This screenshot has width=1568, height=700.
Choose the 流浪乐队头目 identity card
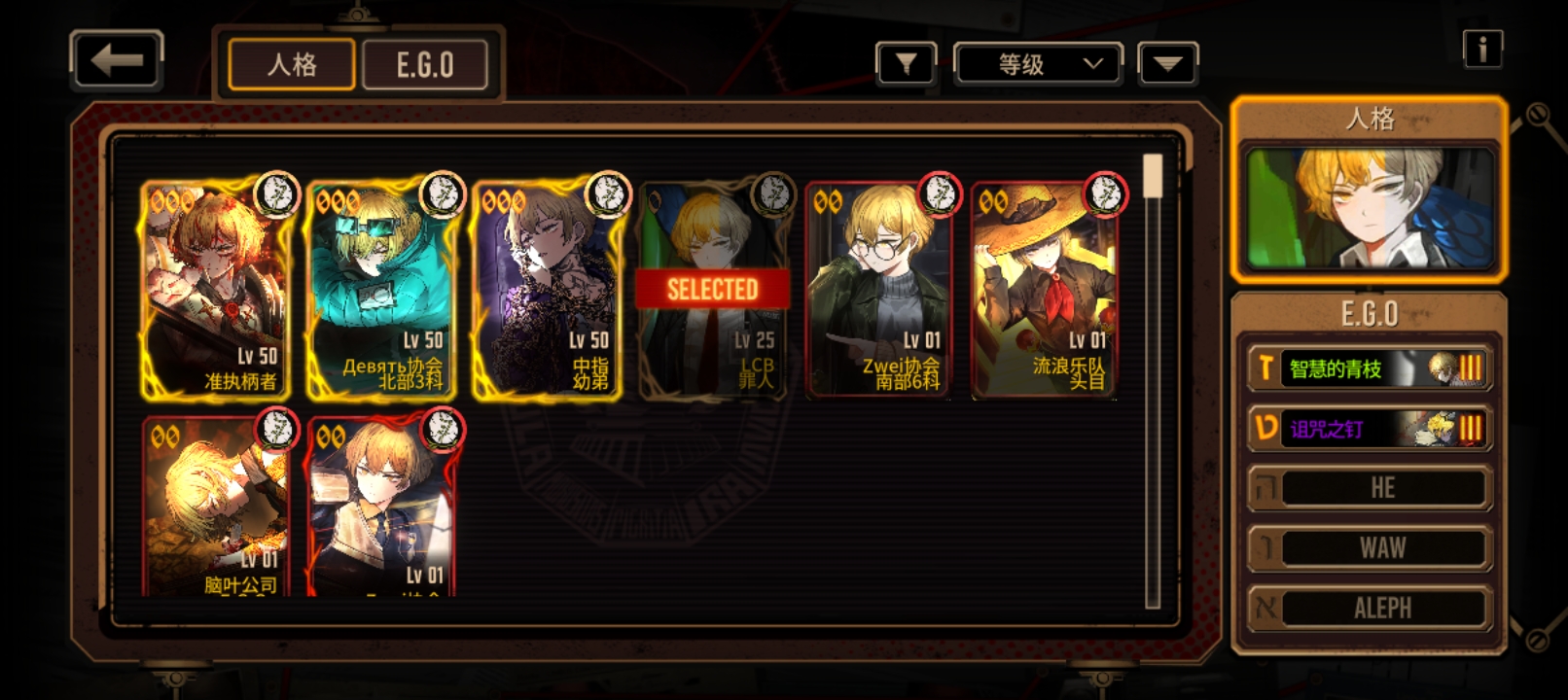point(1044,290)
